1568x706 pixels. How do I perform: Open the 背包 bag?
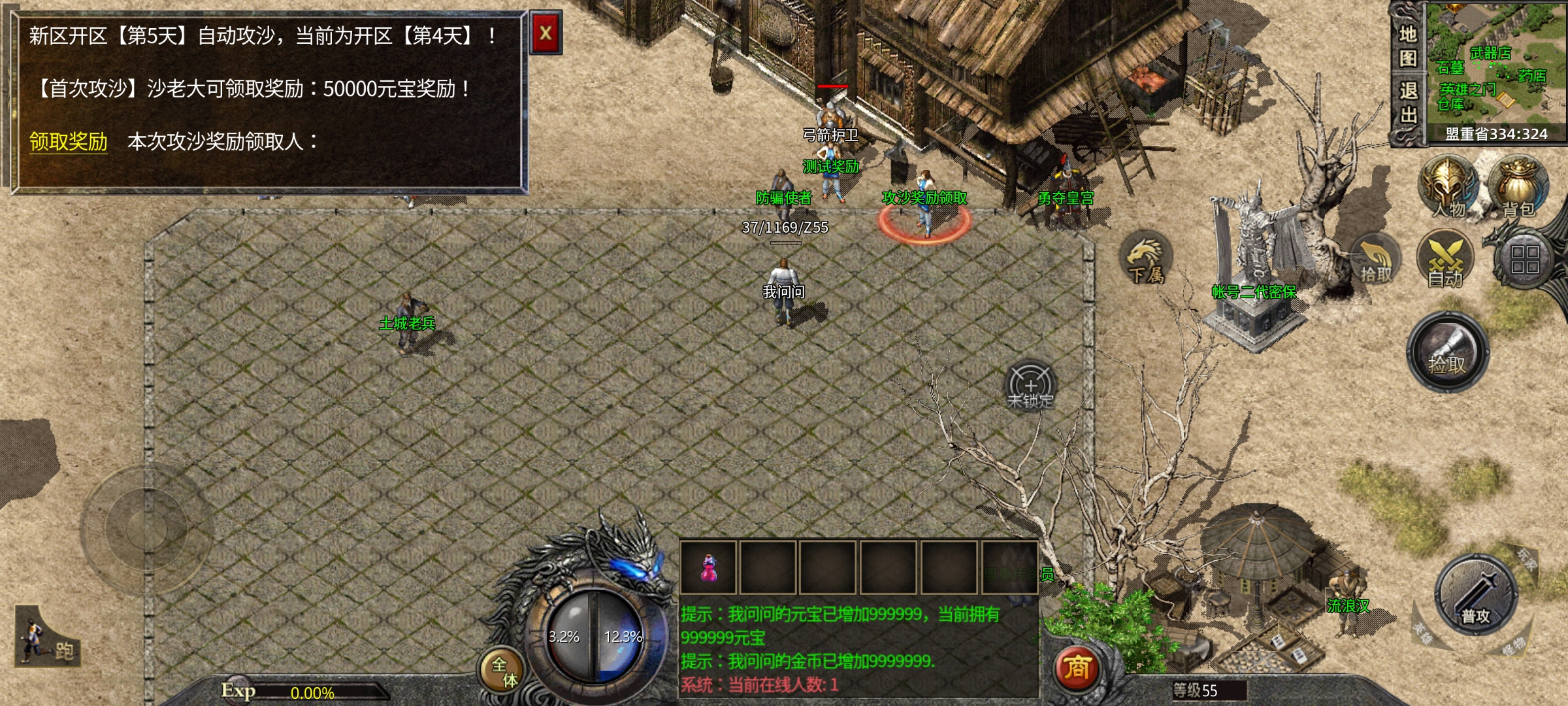[1519, 186]
